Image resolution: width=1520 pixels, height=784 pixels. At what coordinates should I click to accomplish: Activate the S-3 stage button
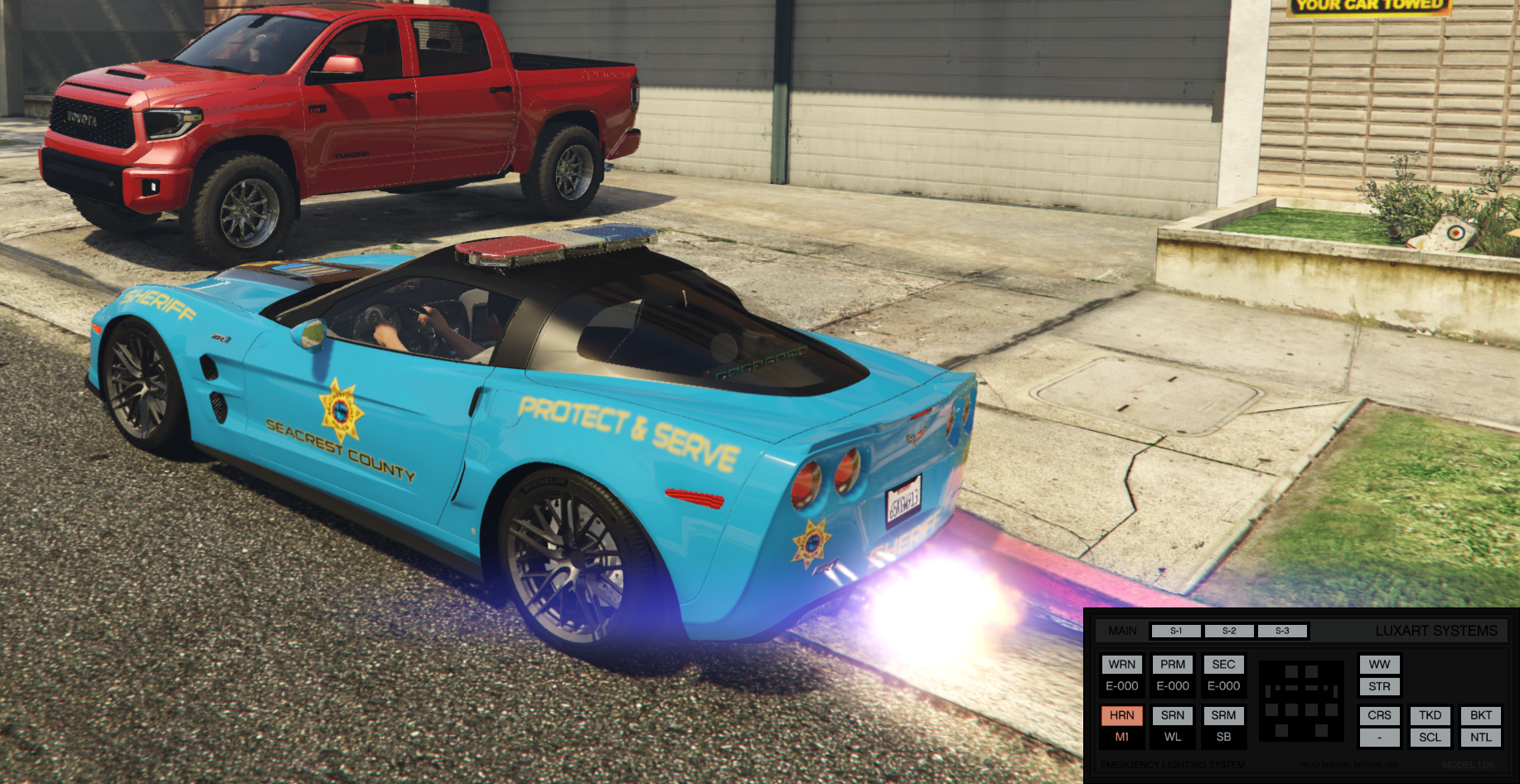coord(1282,631)
